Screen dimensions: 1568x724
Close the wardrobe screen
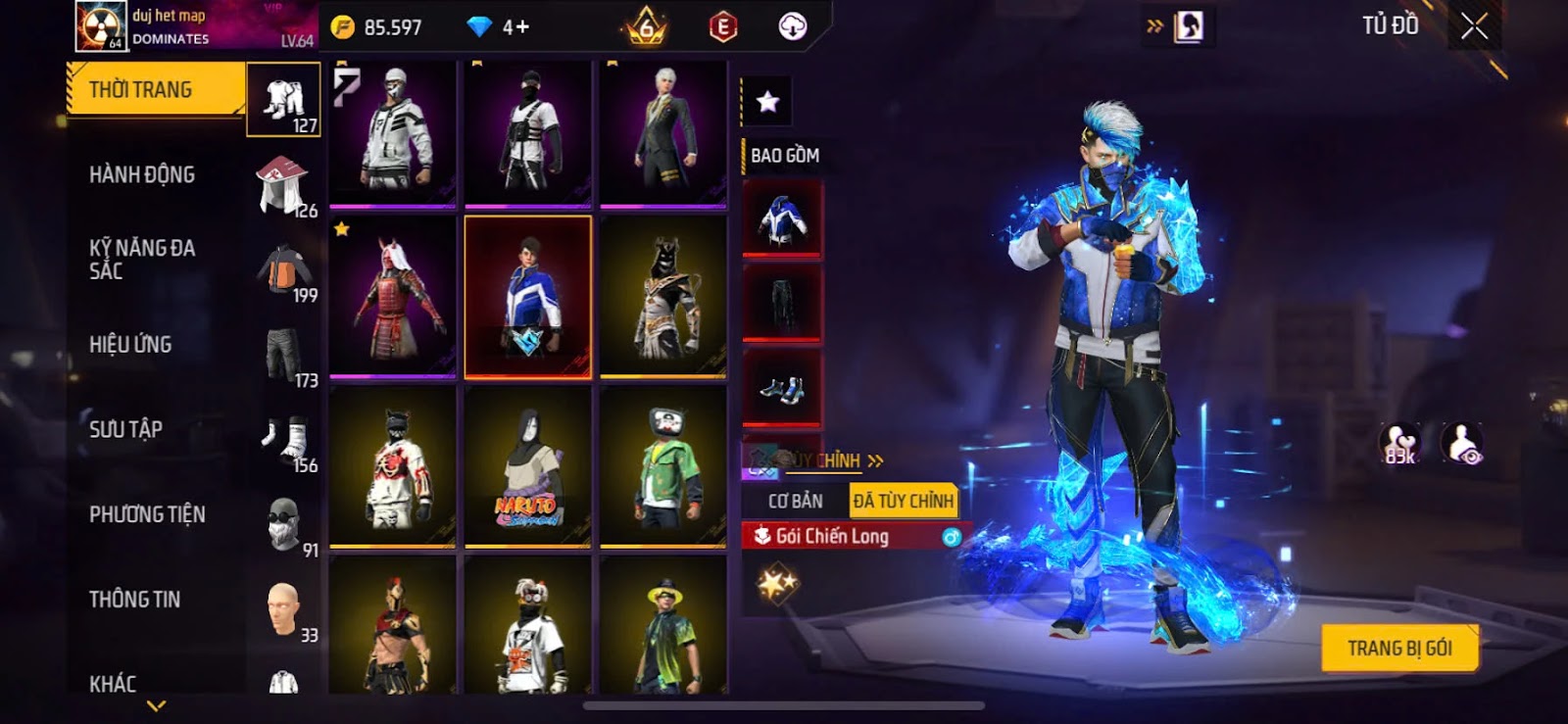coord(1474,26)
